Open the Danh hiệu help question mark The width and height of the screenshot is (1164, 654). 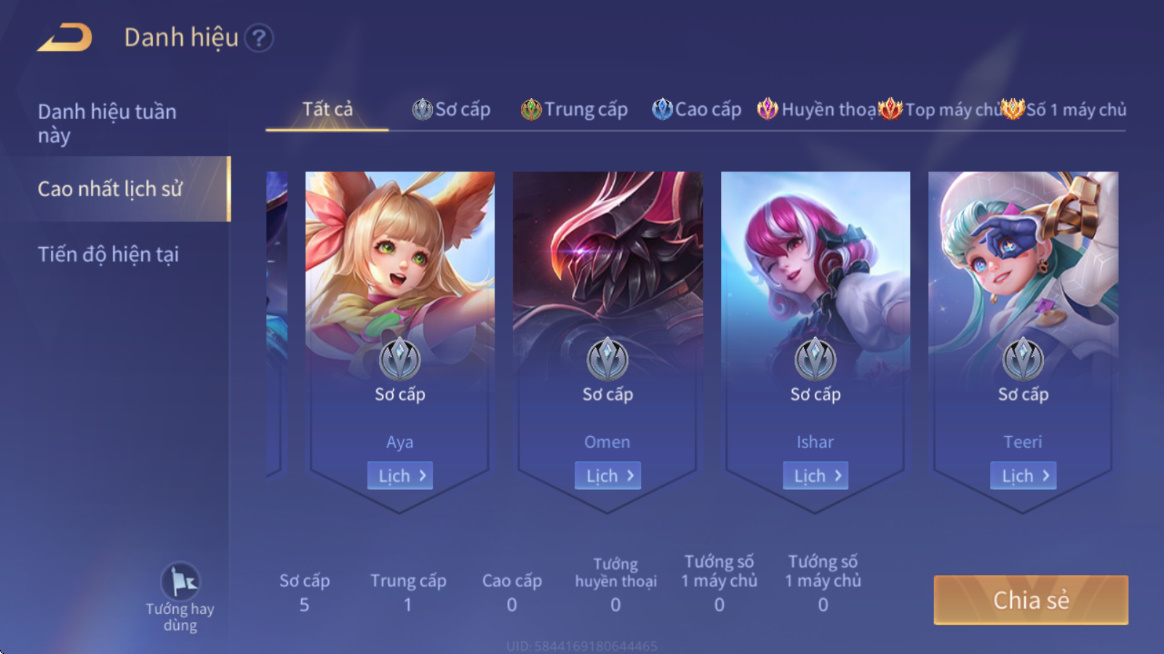[259, 38]
